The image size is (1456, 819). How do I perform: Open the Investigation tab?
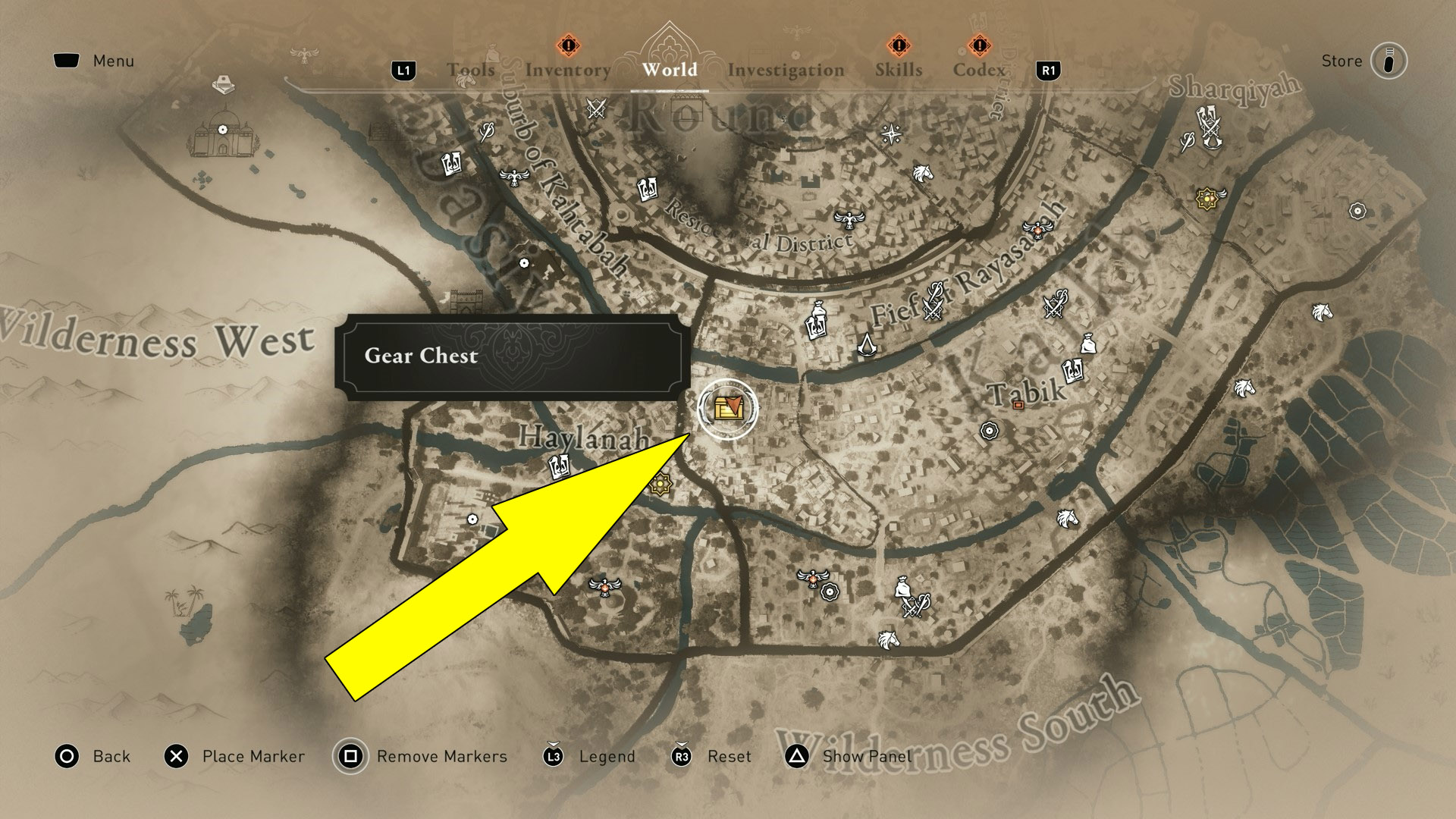786,70
